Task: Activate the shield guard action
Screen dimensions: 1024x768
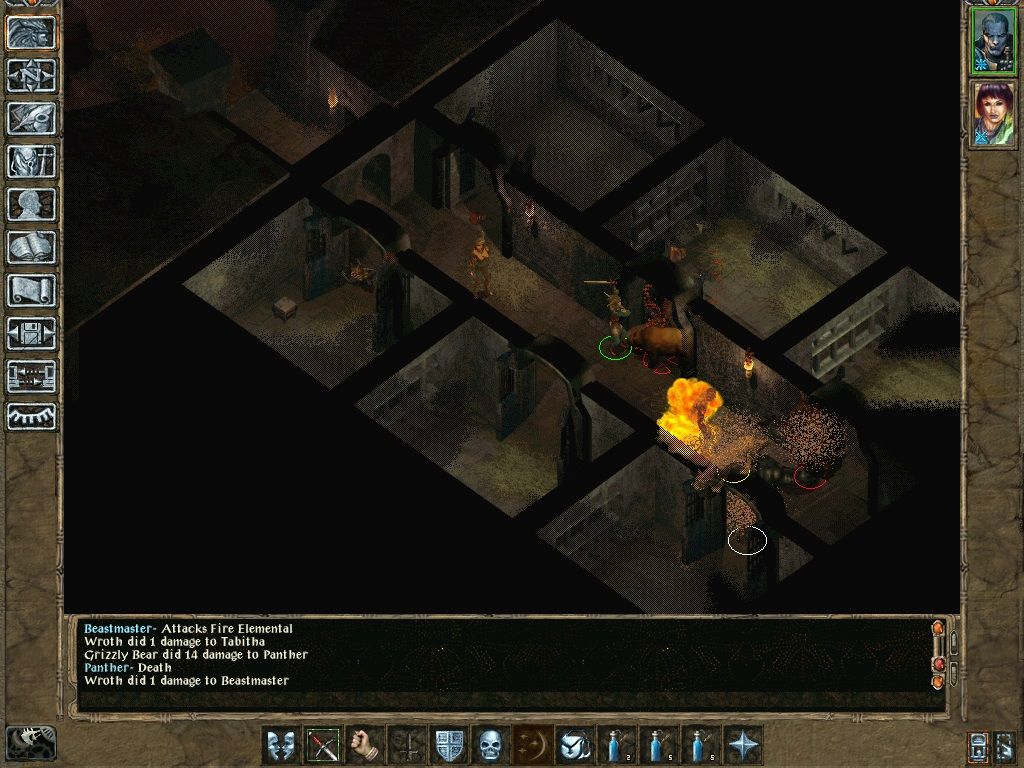Action: coord(449,745)
